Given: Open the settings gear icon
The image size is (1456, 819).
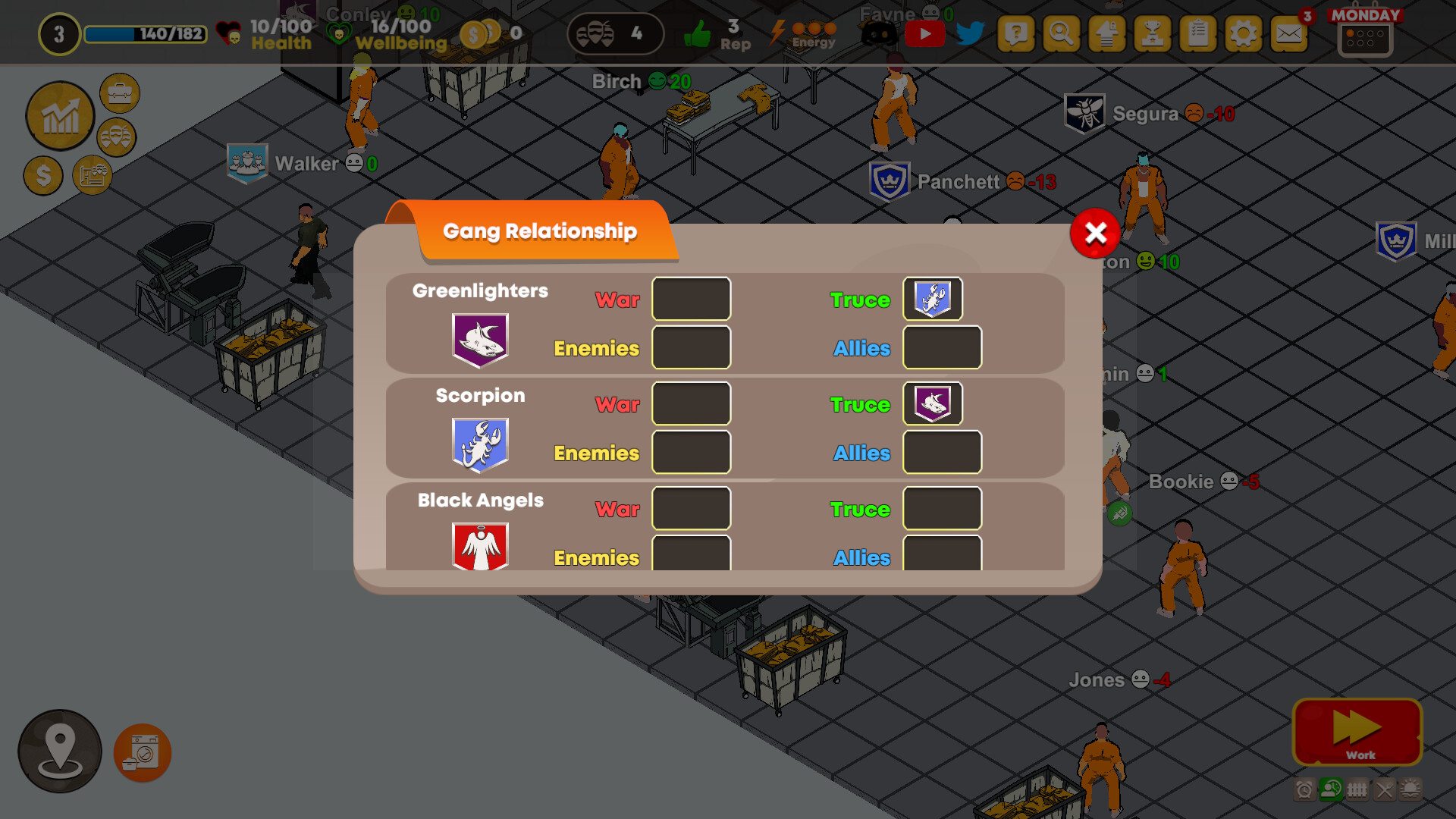Looking at the screenshot, I should [x=1242, y=34].
